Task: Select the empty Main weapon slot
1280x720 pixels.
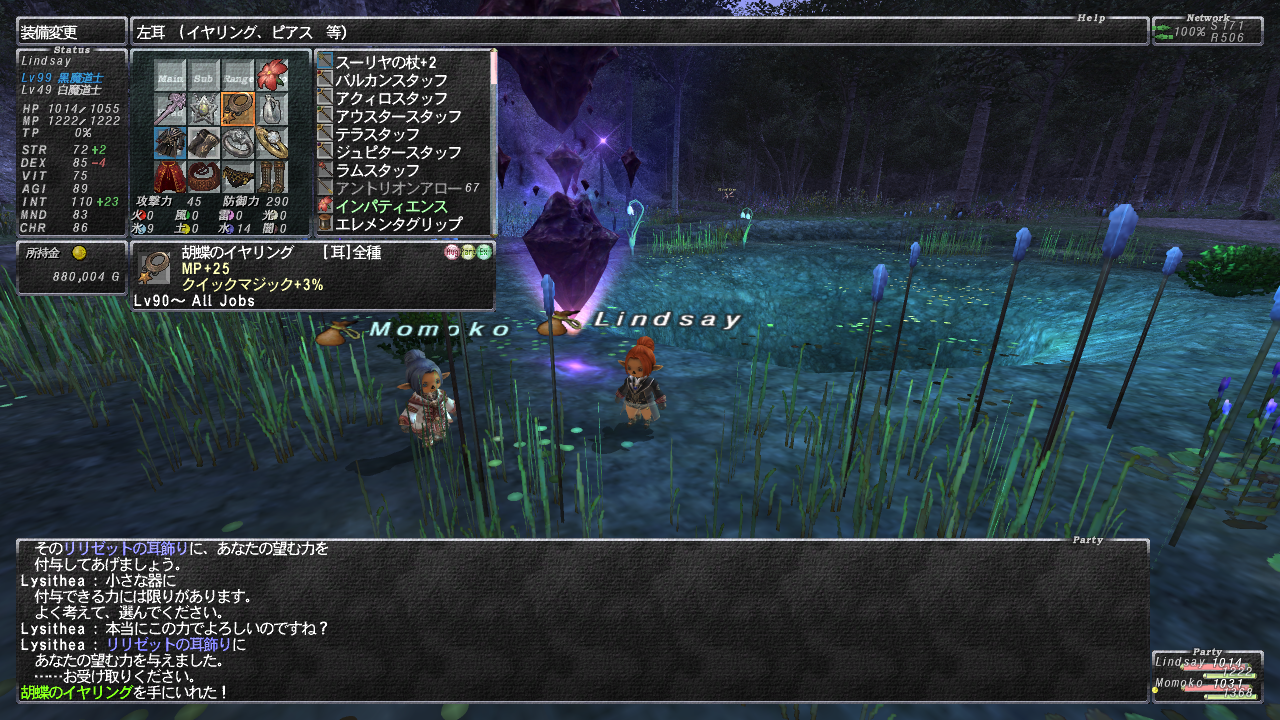Action: pyautogui.click(x=170, y=75)
